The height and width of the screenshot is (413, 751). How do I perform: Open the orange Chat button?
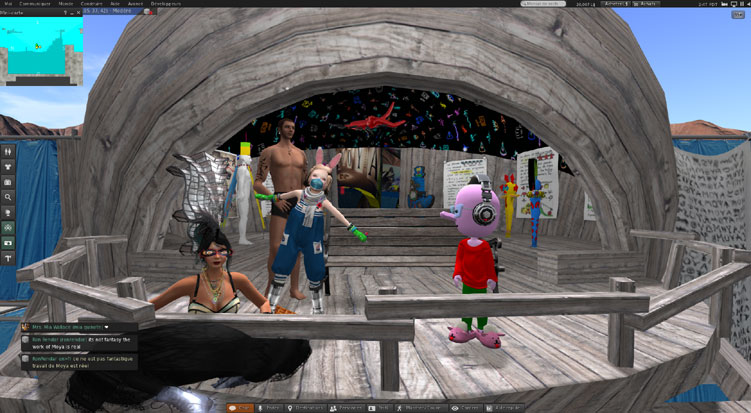click(240, 407)
